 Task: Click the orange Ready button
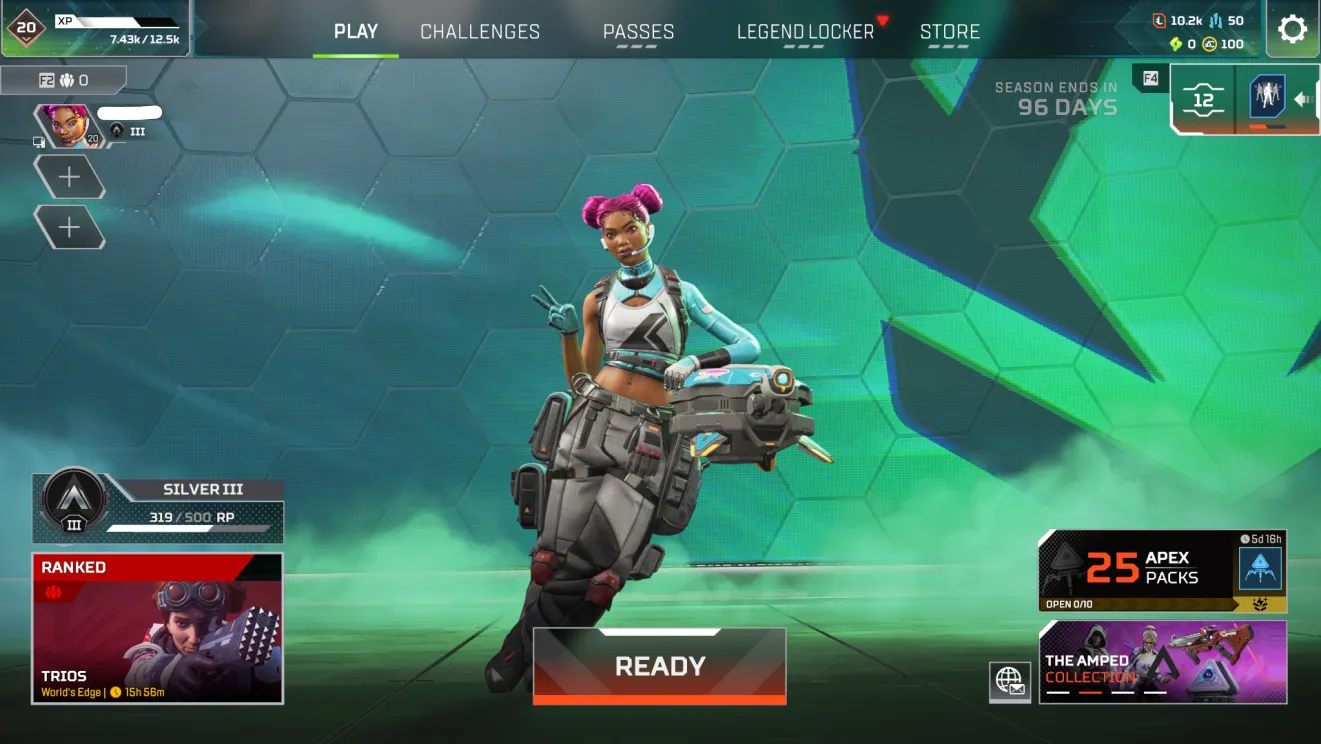pos(659,666)
